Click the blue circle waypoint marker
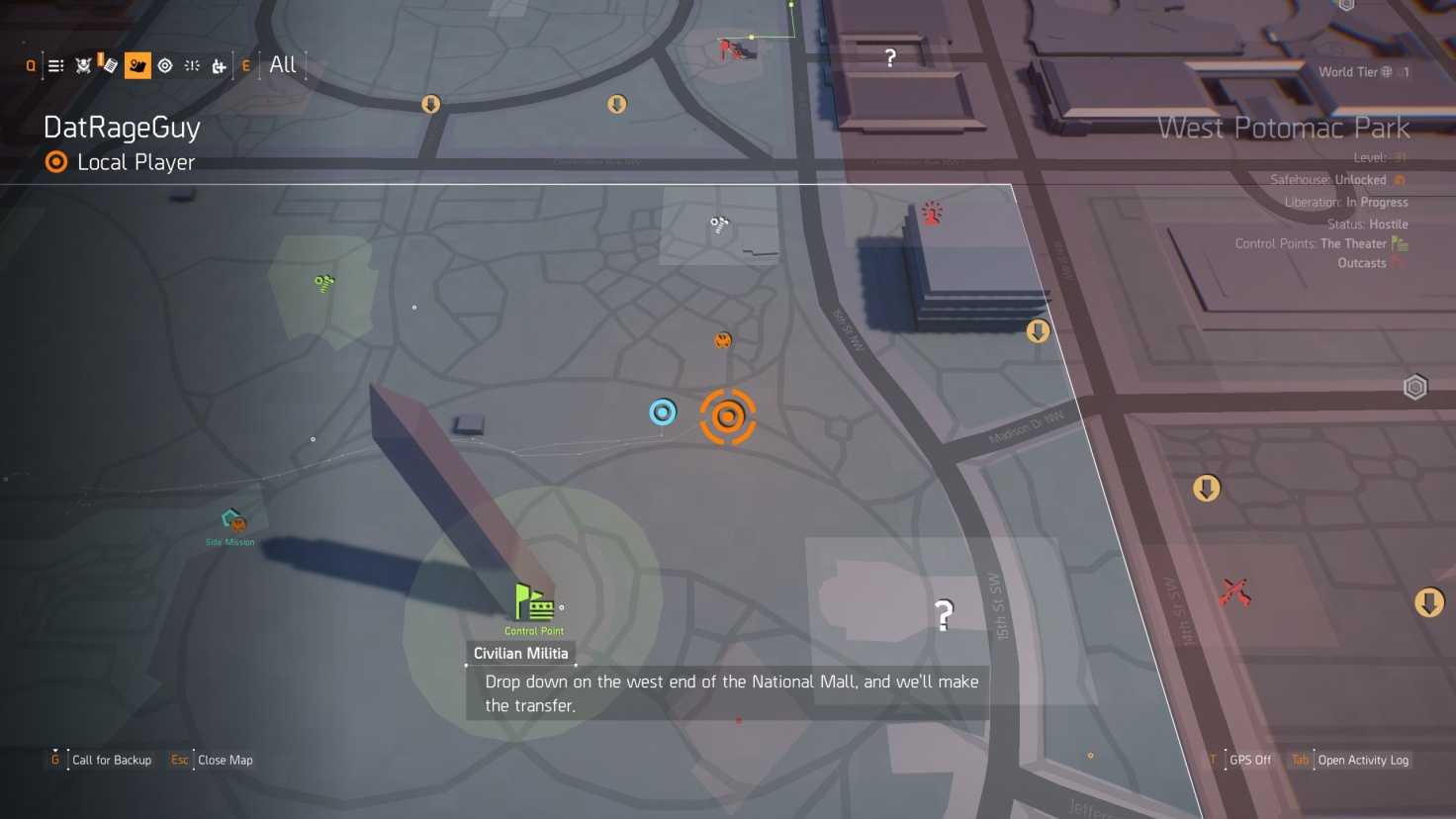The height and width of the screenshot is (819, 1456). (x=663, y=412)
